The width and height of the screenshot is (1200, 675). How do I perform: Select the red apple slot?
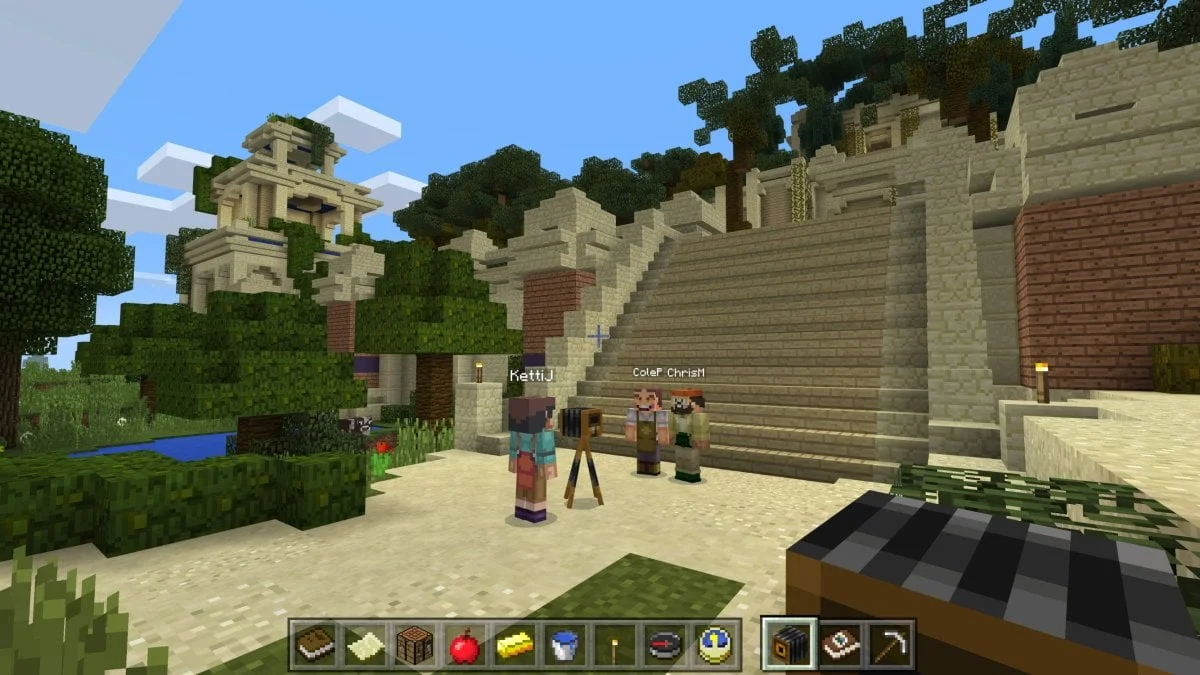464,644
